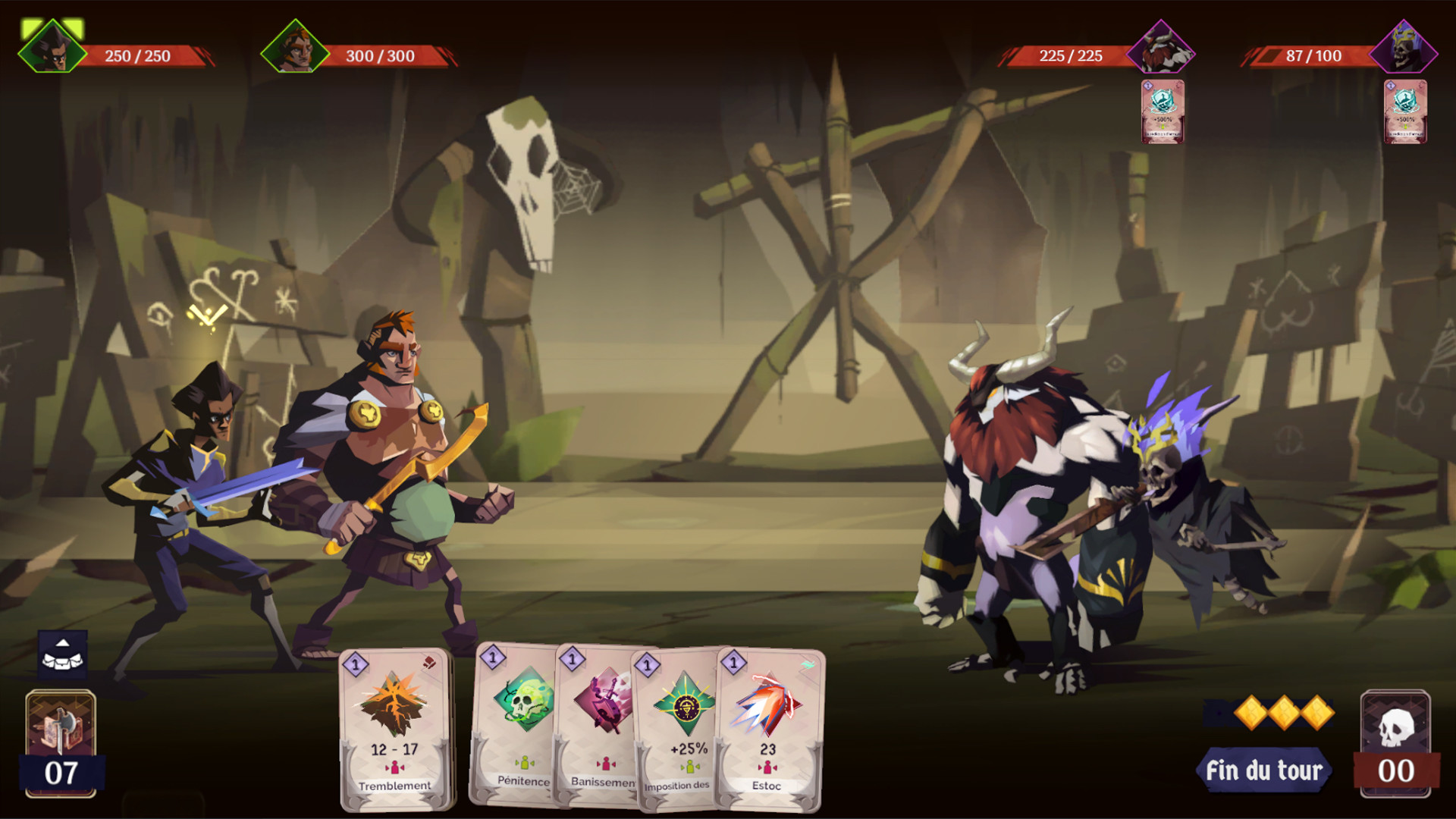1456x819 pixels.
Task: Inspect the skeleton's intent card
Action: click(1405, 111)
